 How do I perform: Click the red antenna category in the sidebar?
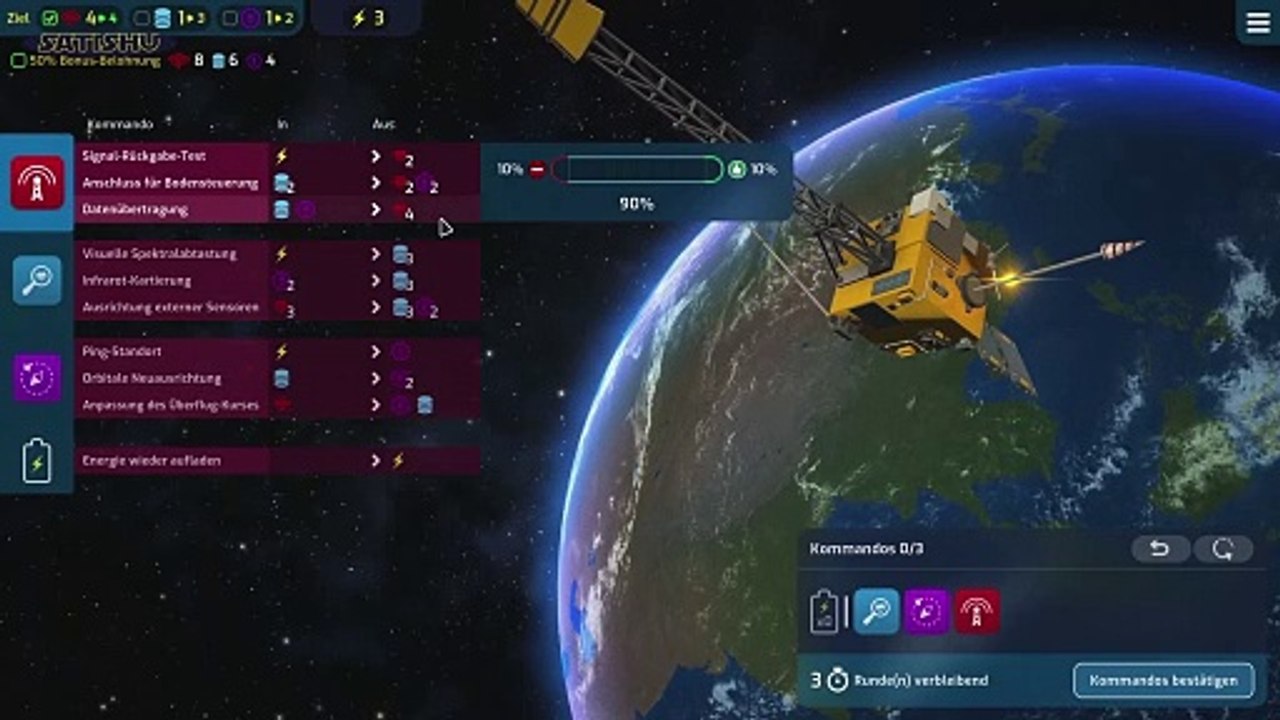(x=37, y=183)
